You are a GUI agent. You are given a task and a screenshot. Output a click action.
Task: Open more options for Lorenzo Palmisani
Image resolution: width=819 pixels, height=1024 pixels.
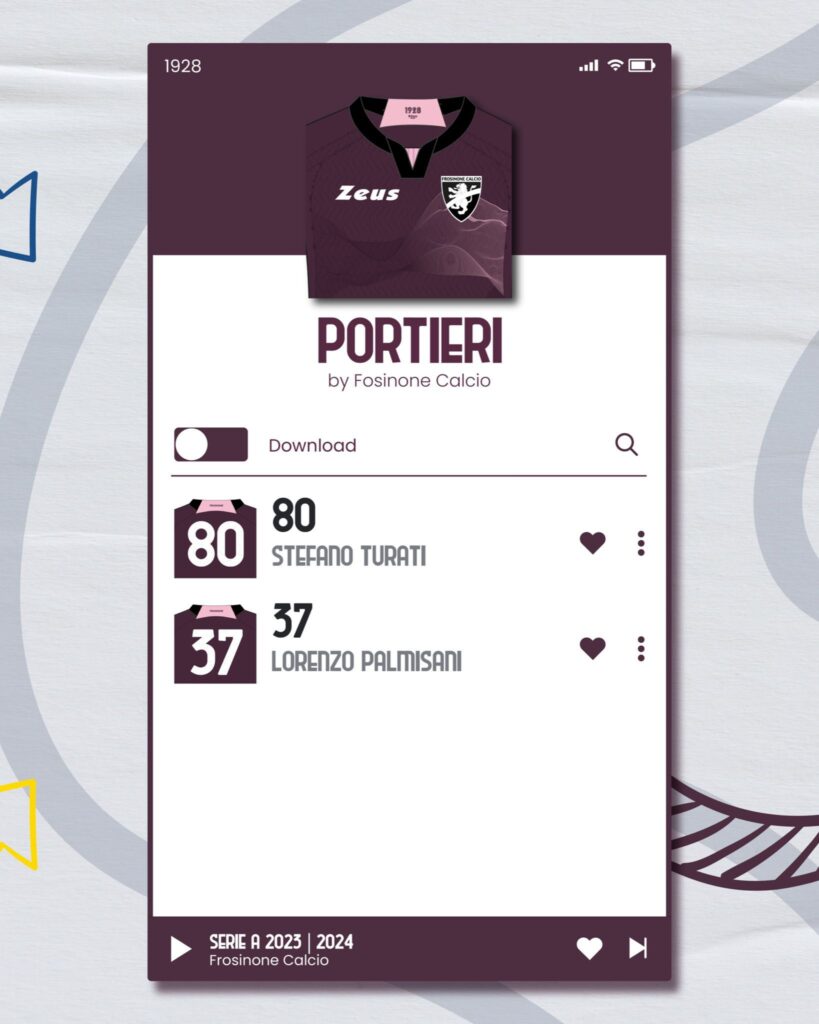click(641, 648)
